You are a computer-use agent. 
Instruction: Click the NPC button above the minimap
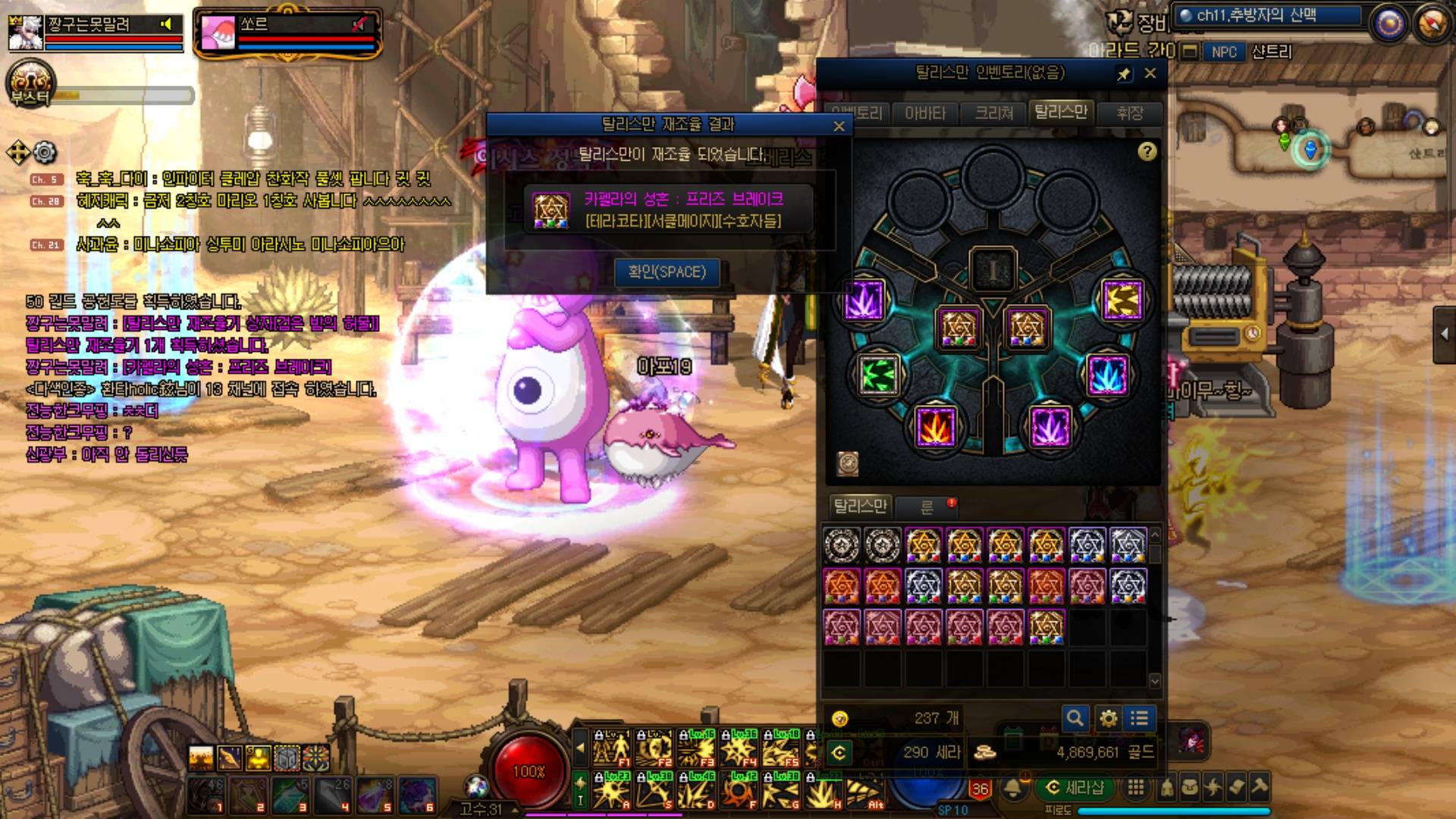click(x=1223, y=52)
